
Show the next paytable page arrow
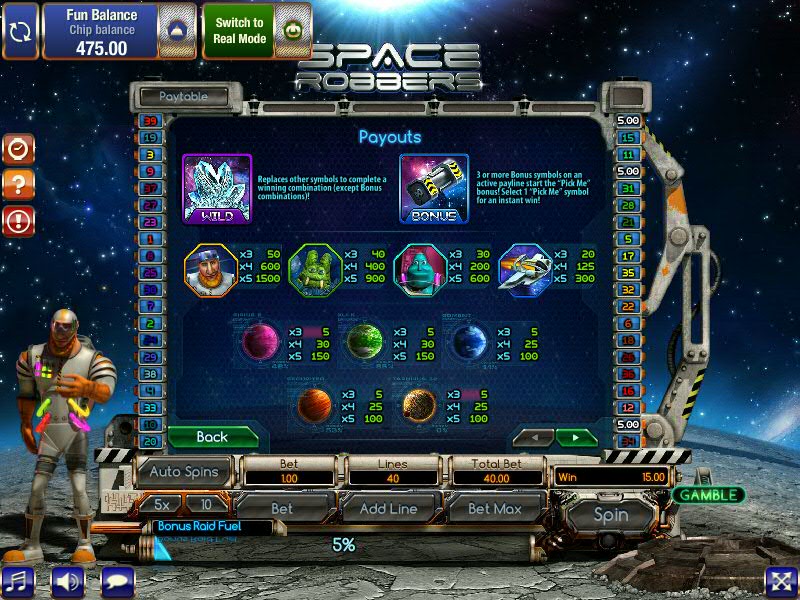click(x=576, y=438)
